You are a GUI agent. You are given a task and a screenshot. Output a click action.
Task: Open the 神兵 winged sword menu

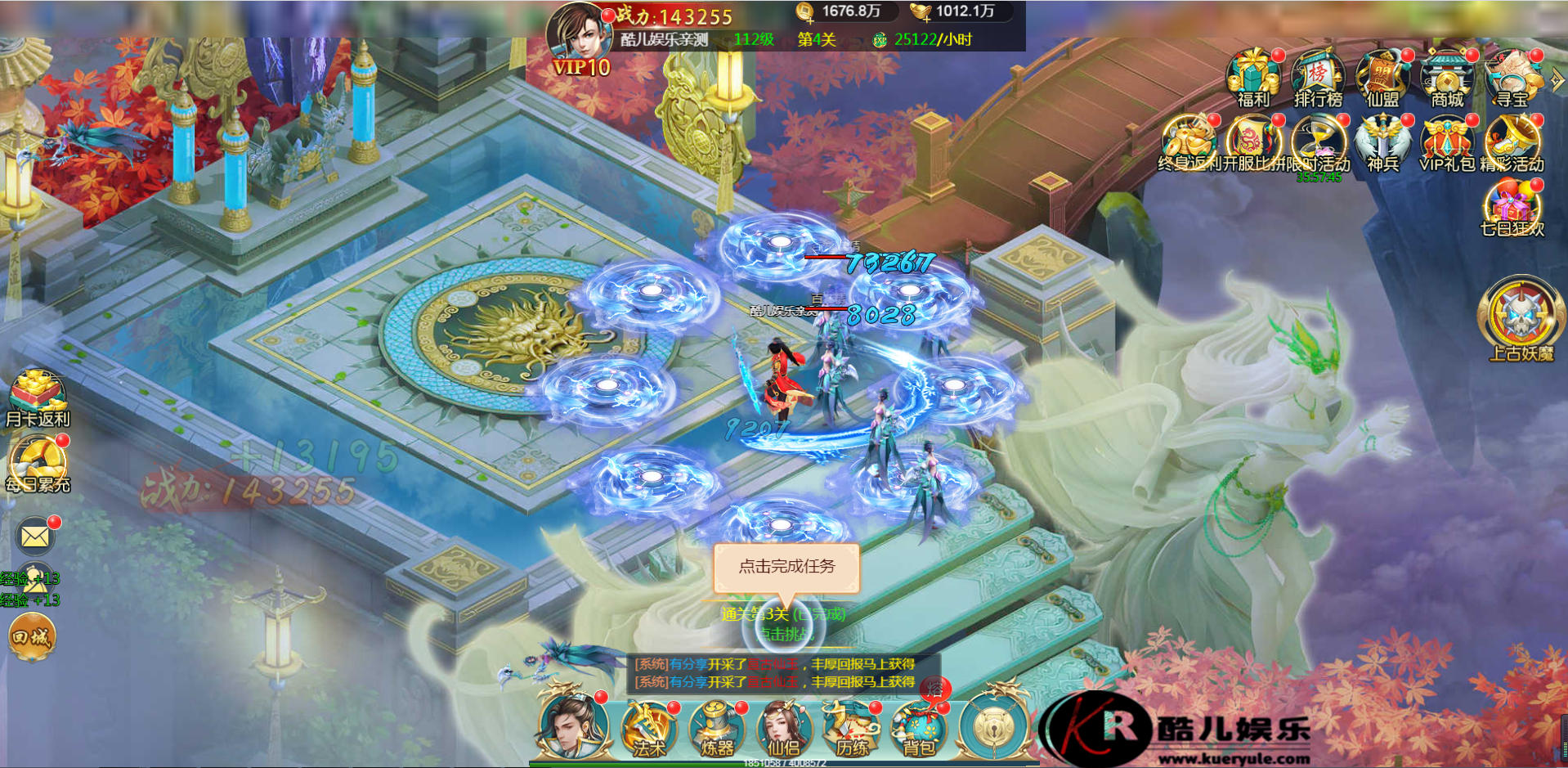pos(1382,141)
